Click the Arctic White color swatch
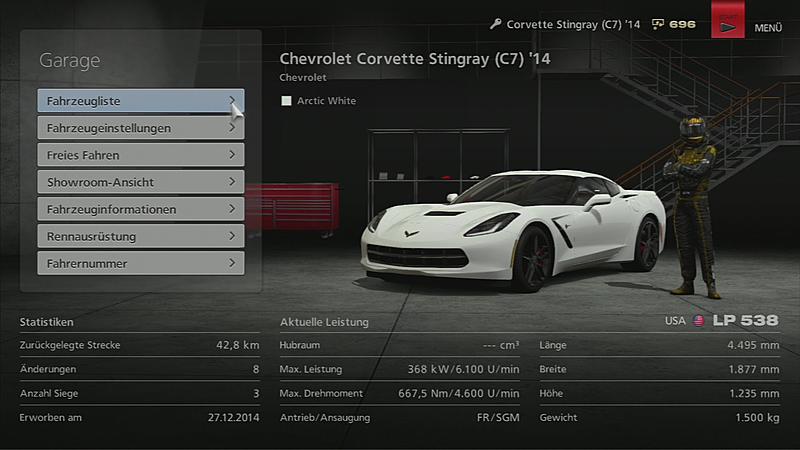The width and height of the screenshot is (800, 450). click(287, 101)
